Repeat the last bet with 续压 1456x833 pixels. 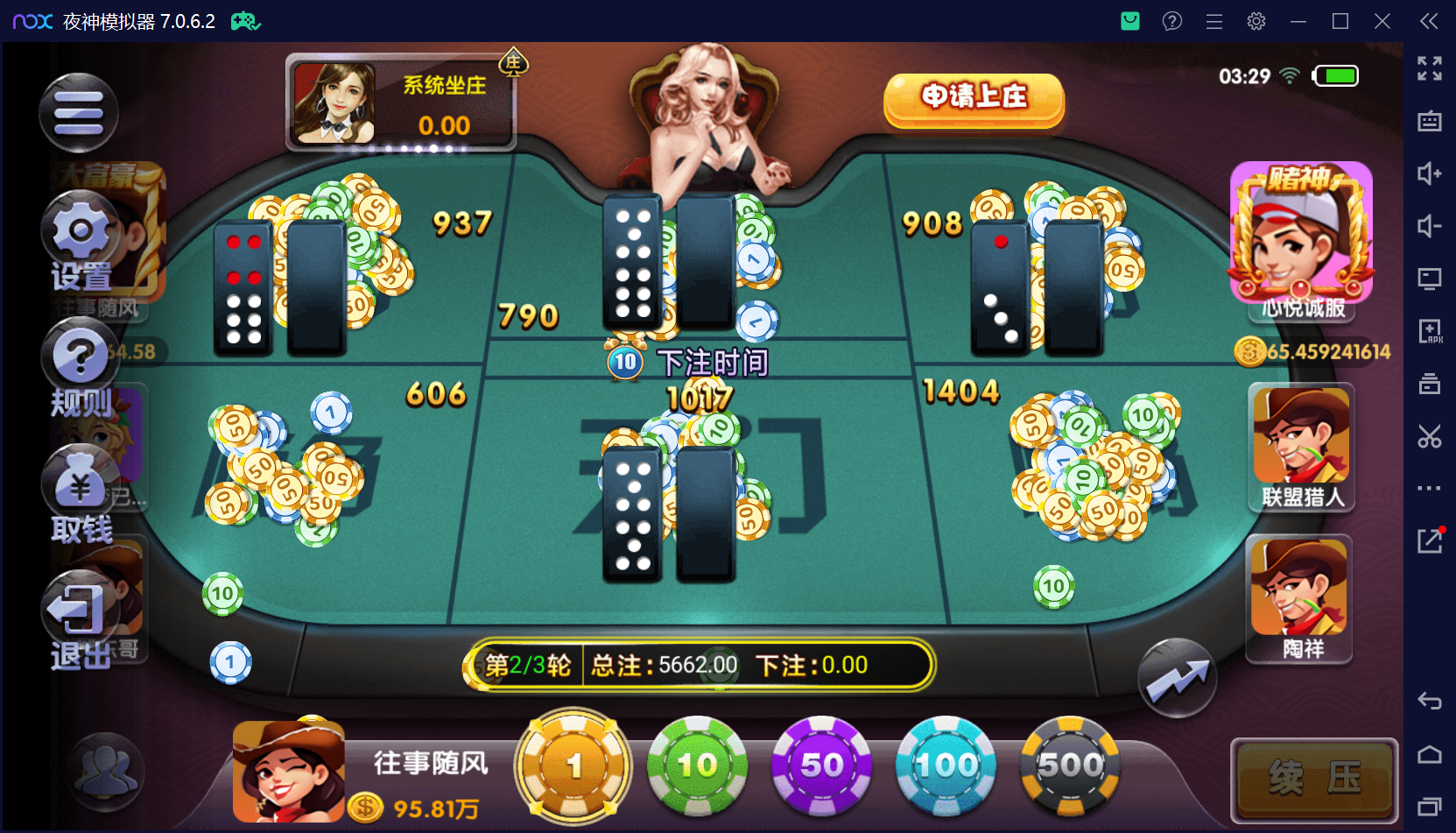(1314, 778)
